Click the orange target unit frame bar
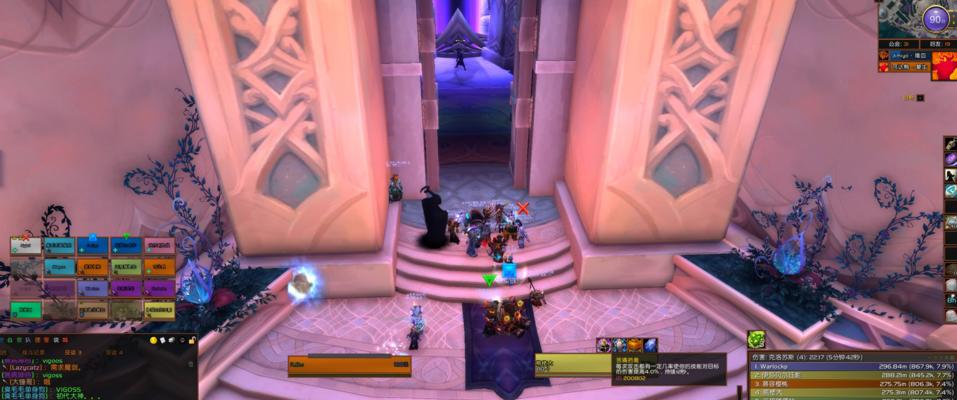 coord(349,365)
